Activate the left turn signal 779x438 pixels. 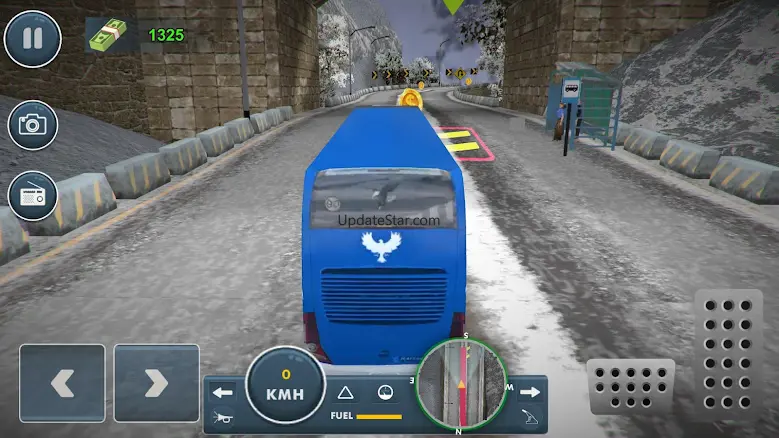pos(223,392)
